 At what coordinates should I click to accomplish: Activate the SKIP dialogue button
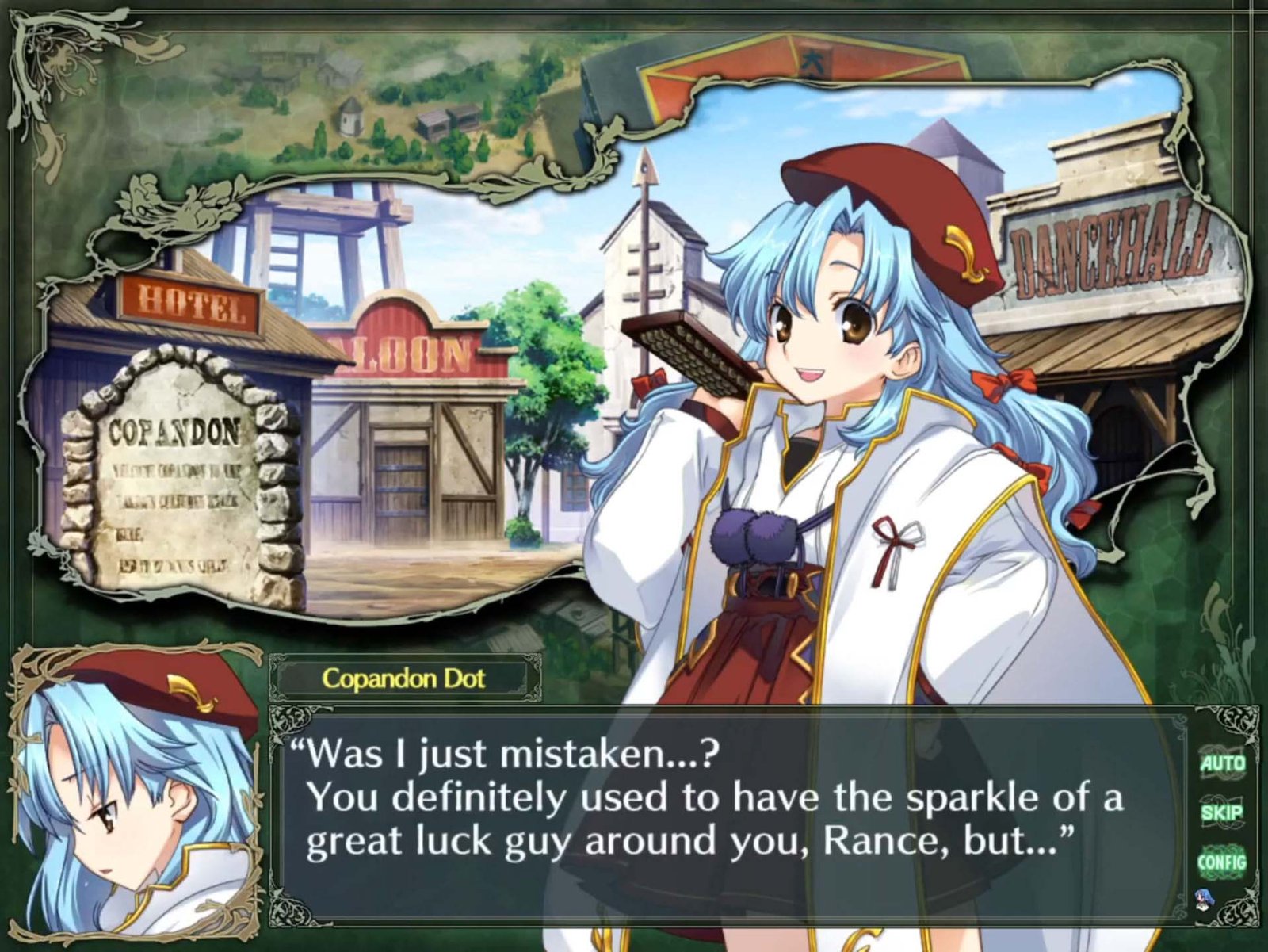(1222, 812)
